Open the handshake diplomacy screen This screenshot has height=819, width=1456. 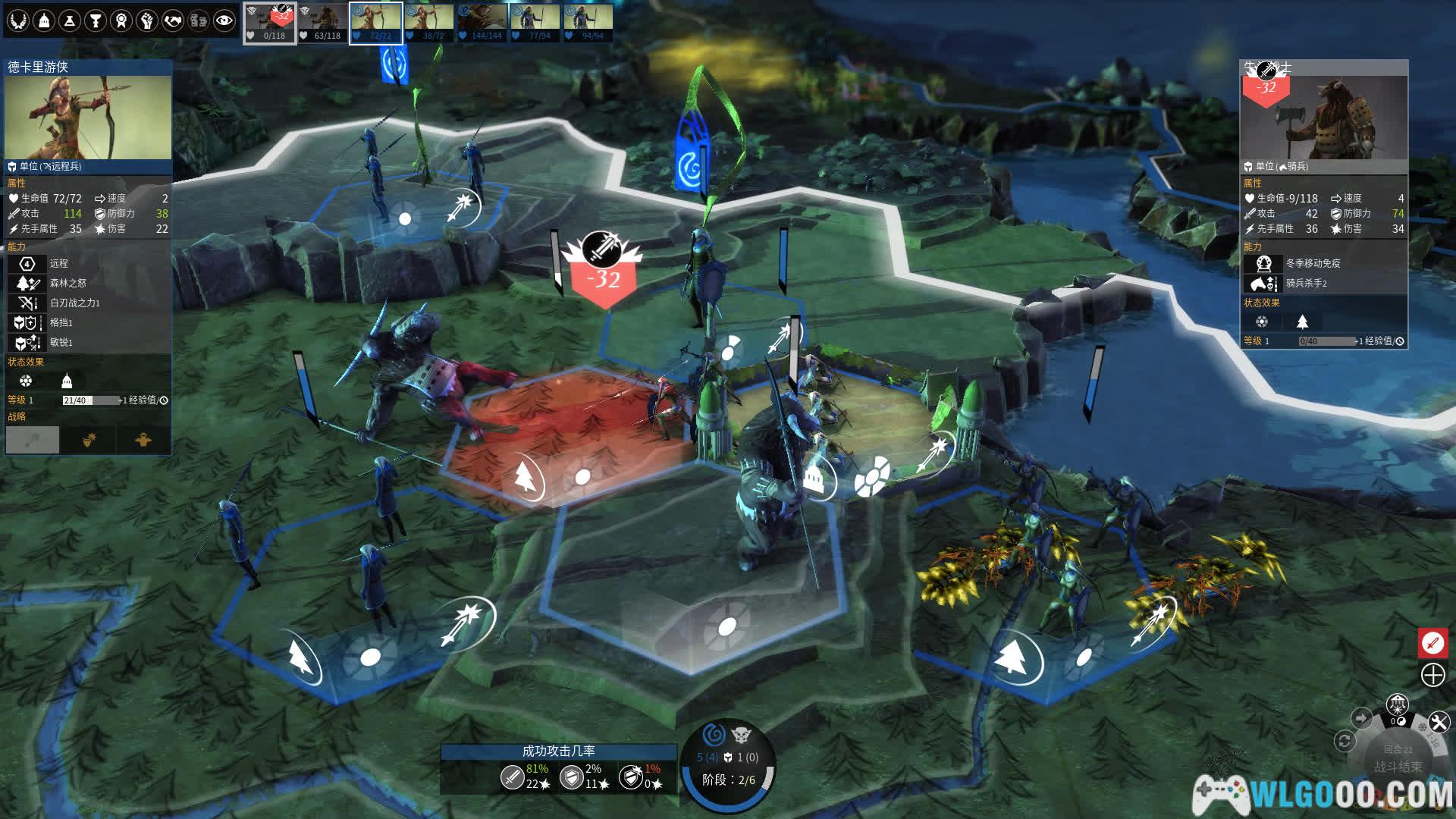click(173, 20)
